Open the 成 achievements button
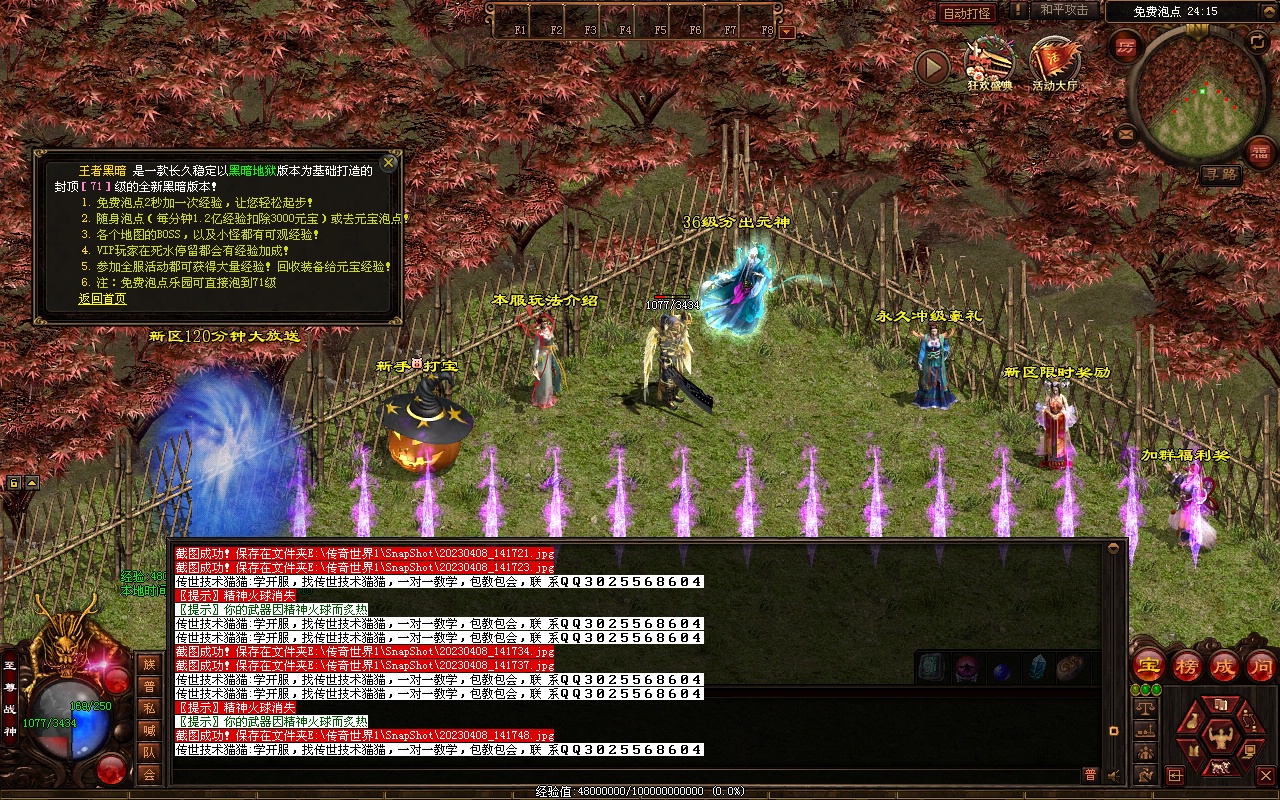 pyautogui.click(x=1224, y=666)
